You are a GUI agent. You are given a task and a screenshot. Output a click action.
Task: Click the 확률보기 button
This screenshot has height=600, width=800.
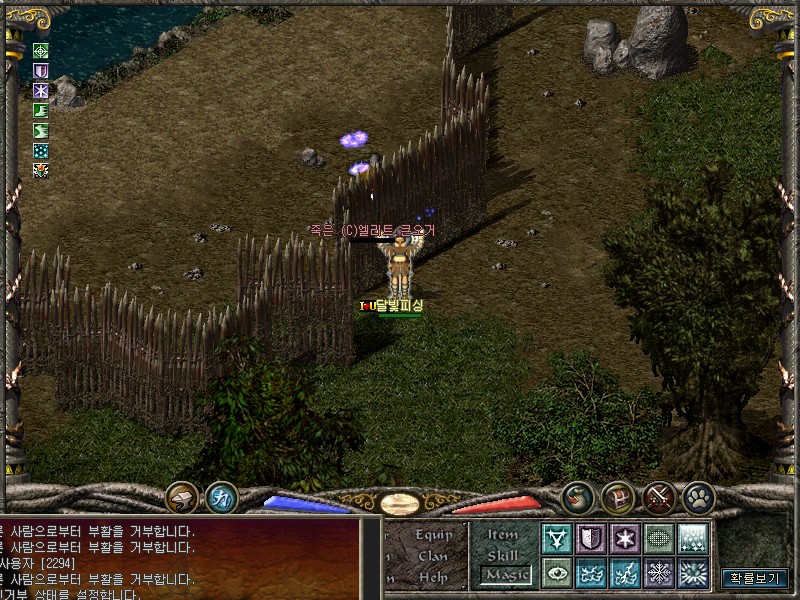click(755, 578)
